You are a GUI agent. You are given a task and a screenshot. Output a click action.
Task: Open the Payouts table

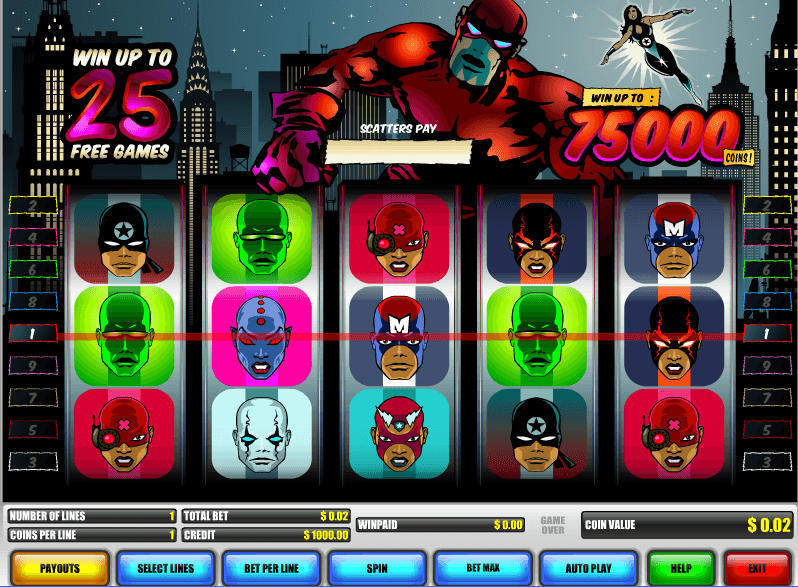pos(60,568)
